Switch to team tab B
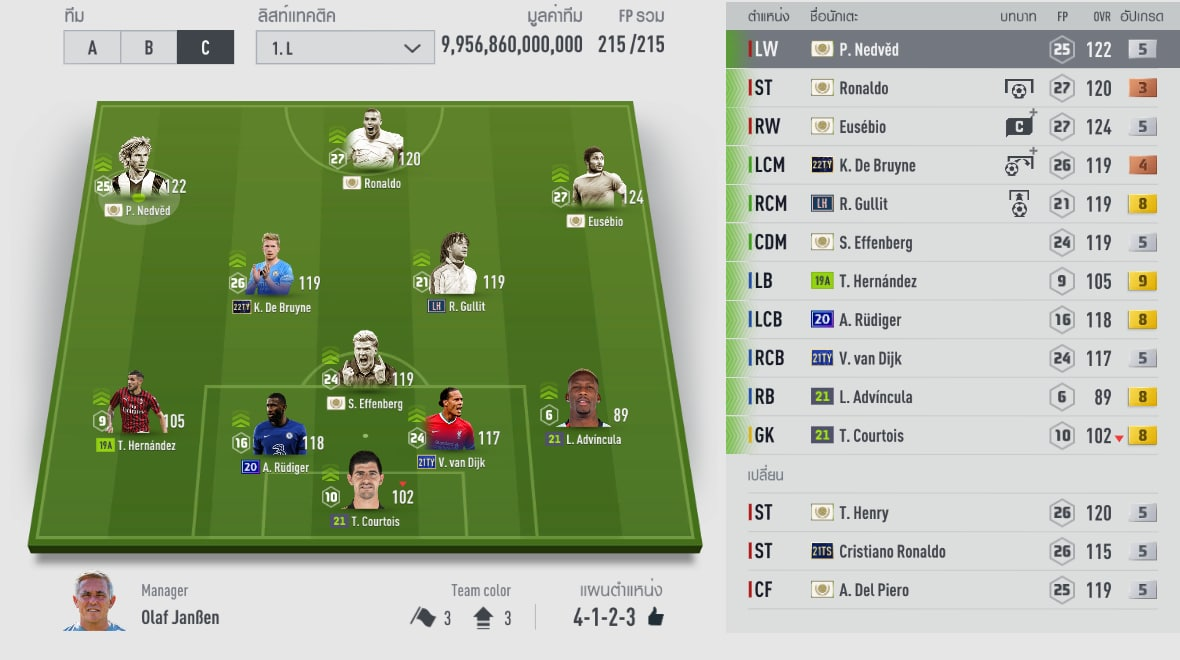Image resolution: width=1180 pixels, height=660 pixels. coord(148,47)
